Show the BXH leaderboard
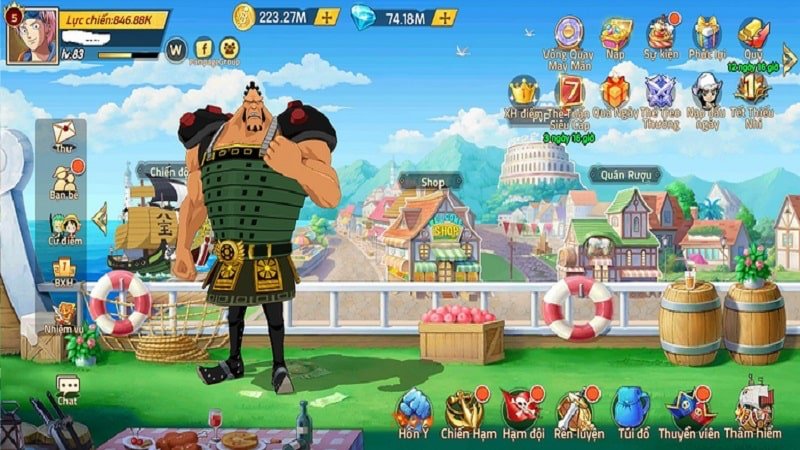800x450 pixels. click(65, 272)
